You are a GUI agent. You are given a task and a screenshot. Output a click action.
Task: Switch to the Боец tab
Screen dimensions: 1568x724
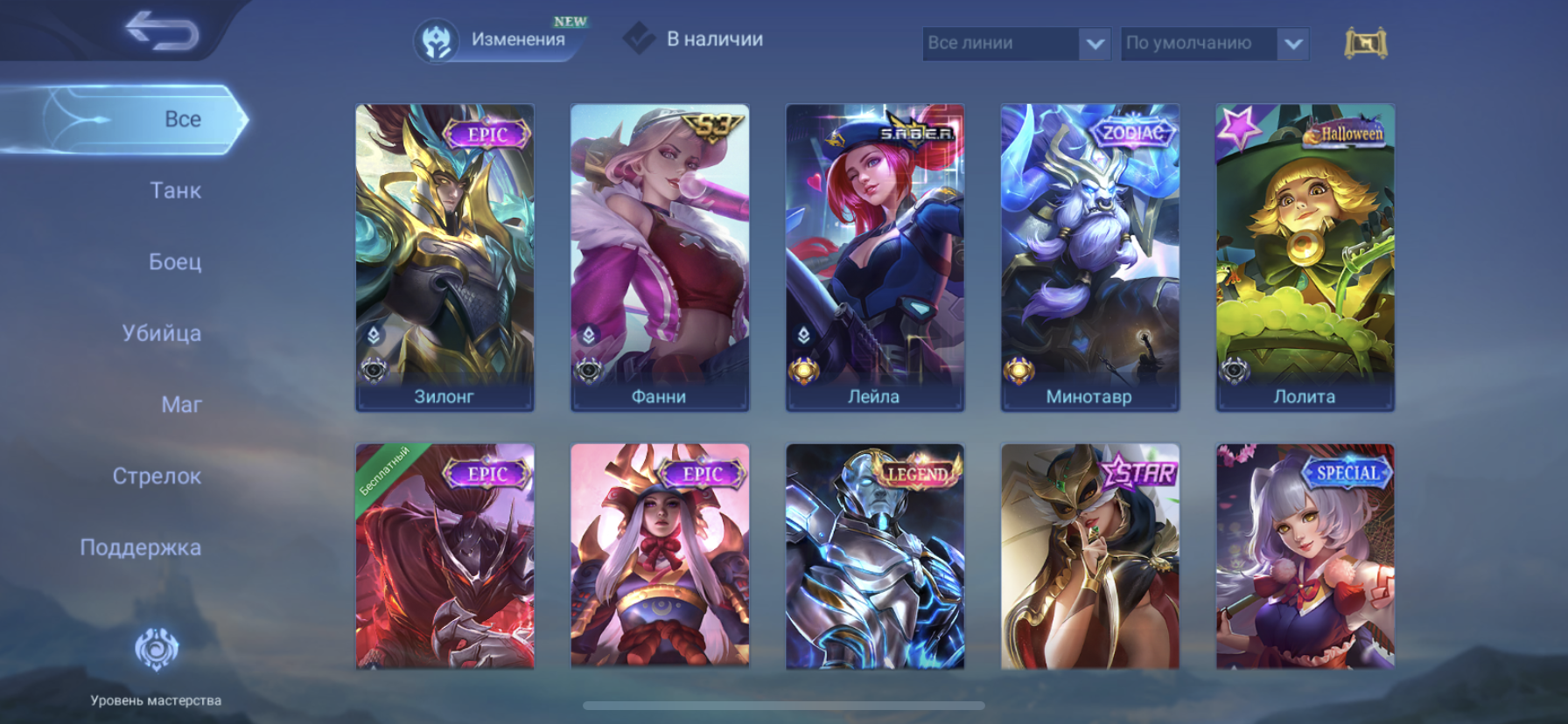click(175, 261)
